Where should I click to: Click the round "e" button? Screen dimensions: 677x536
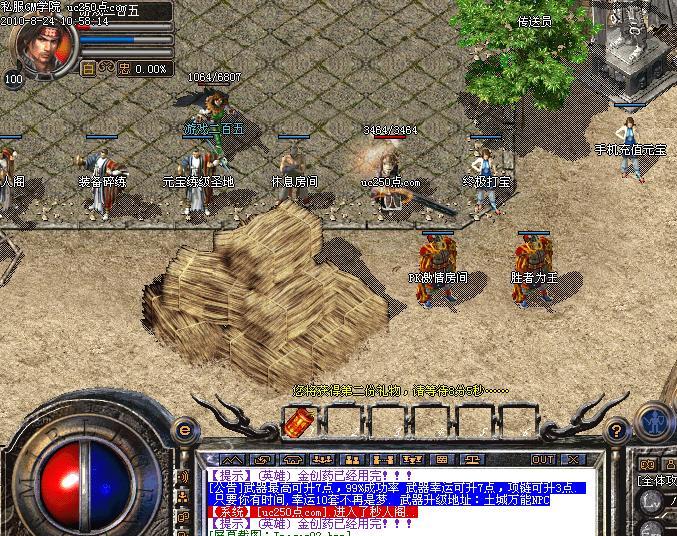[x=184, y=429]
